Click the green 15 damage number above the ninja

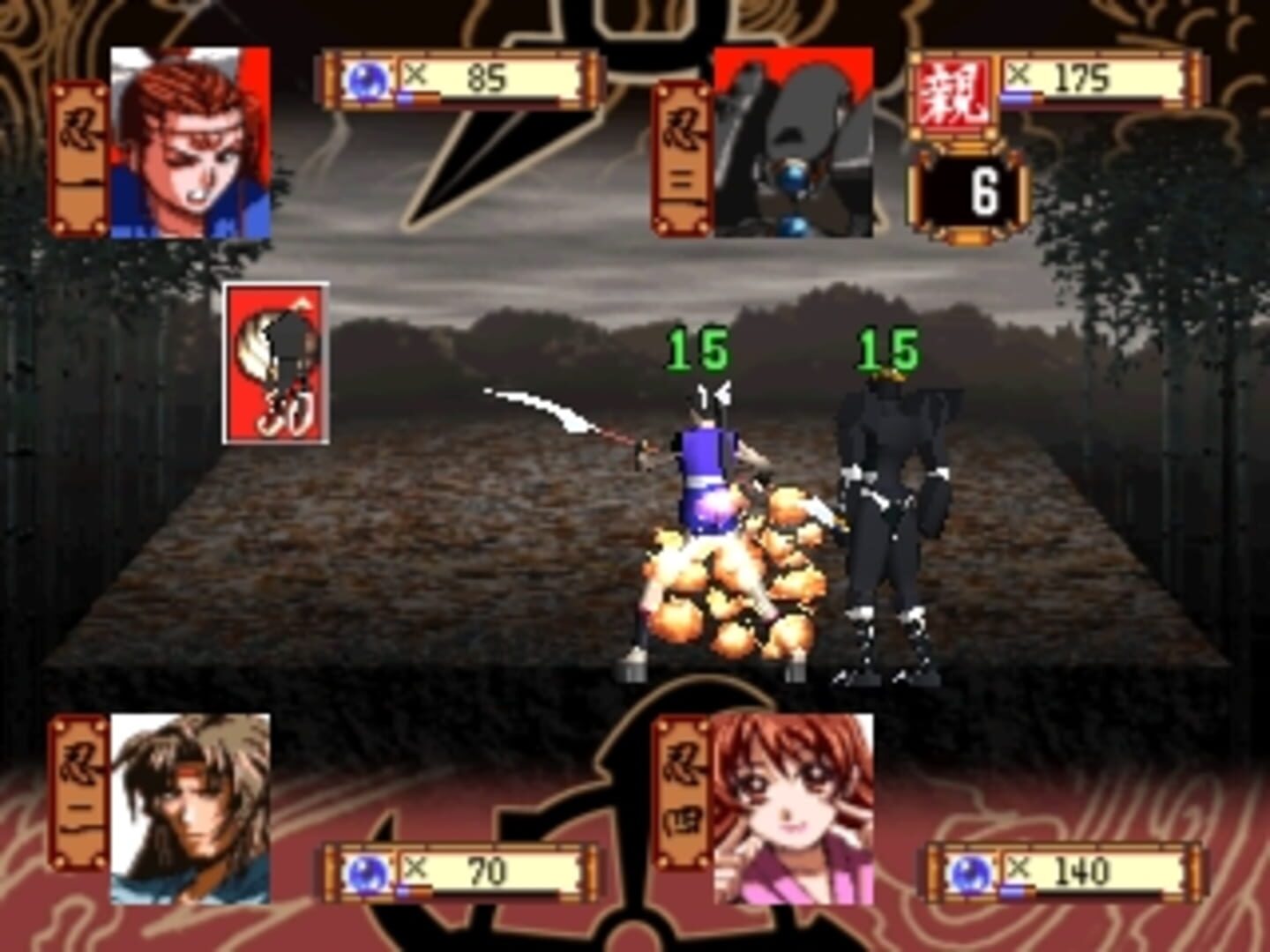pos(698,345)
